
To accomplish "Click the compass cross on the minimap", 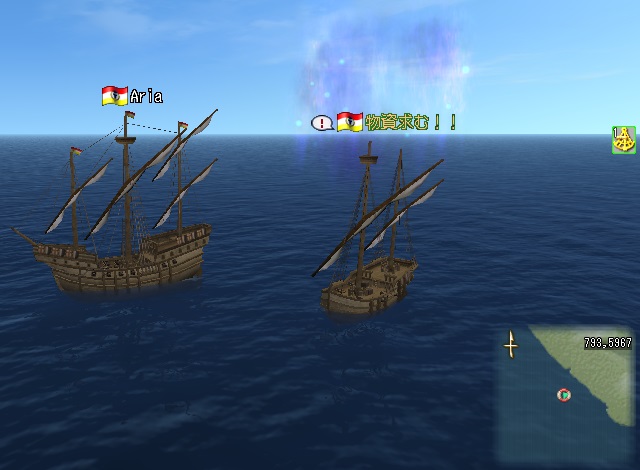I will coord(511,345).
